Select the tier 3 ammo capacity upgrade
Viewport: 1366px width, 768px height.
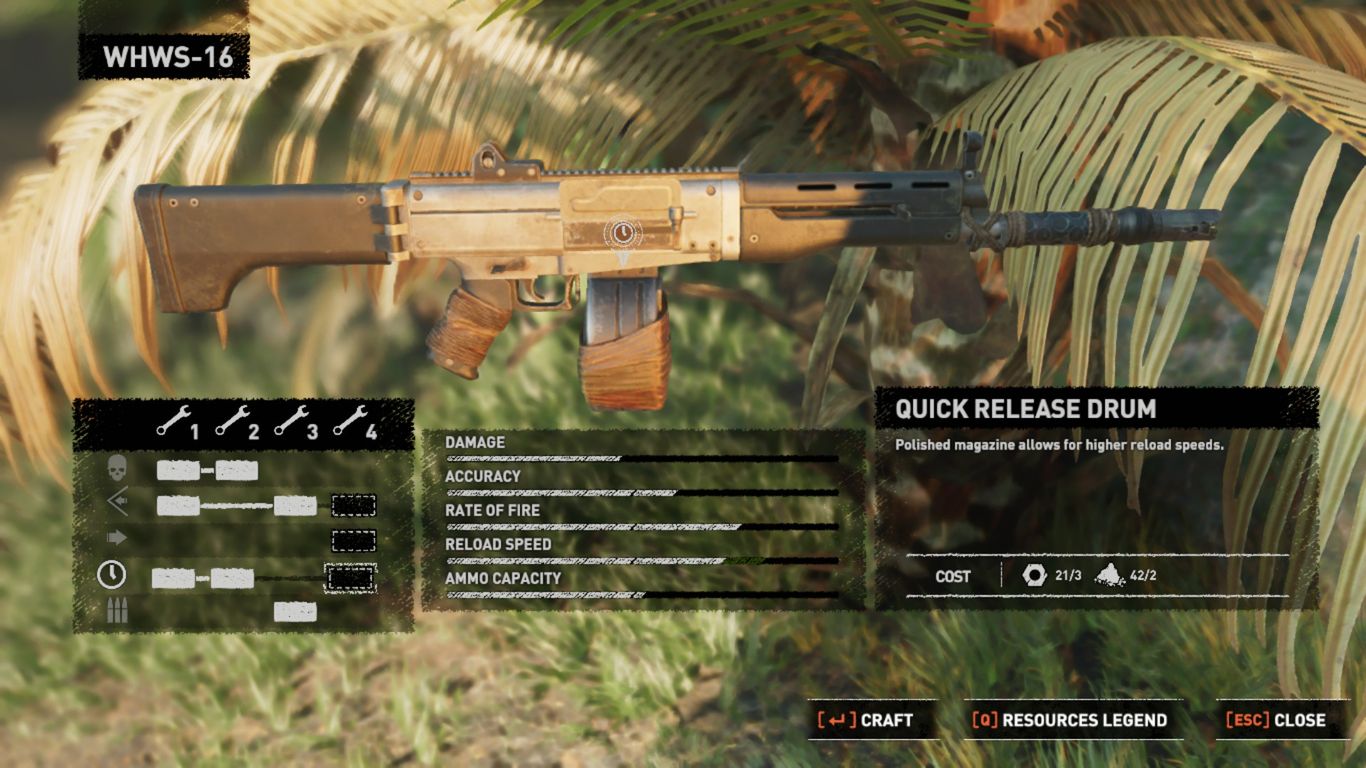295,611
